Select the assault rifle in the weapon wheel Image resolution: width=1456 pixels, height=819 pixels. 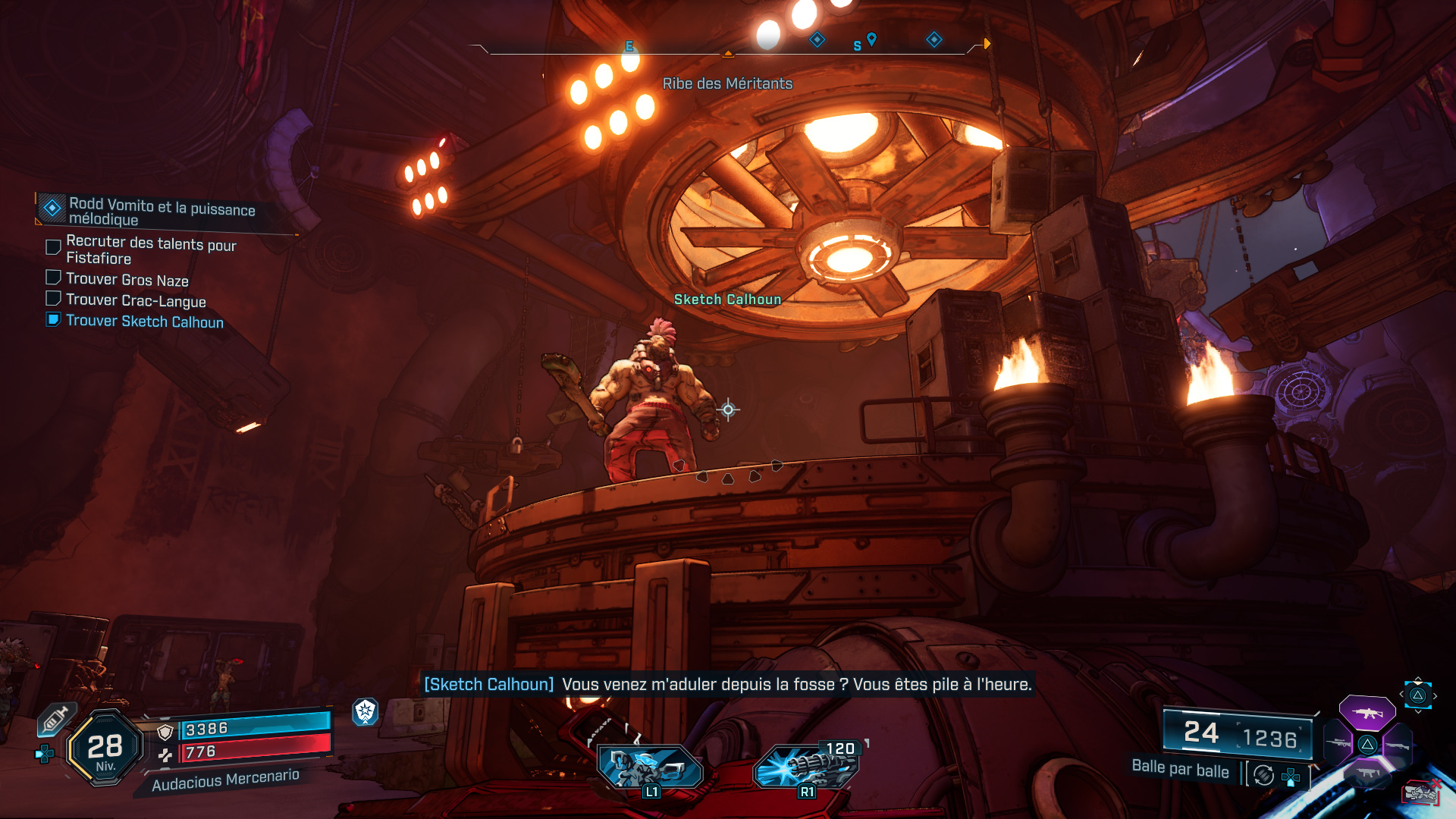1368,714
